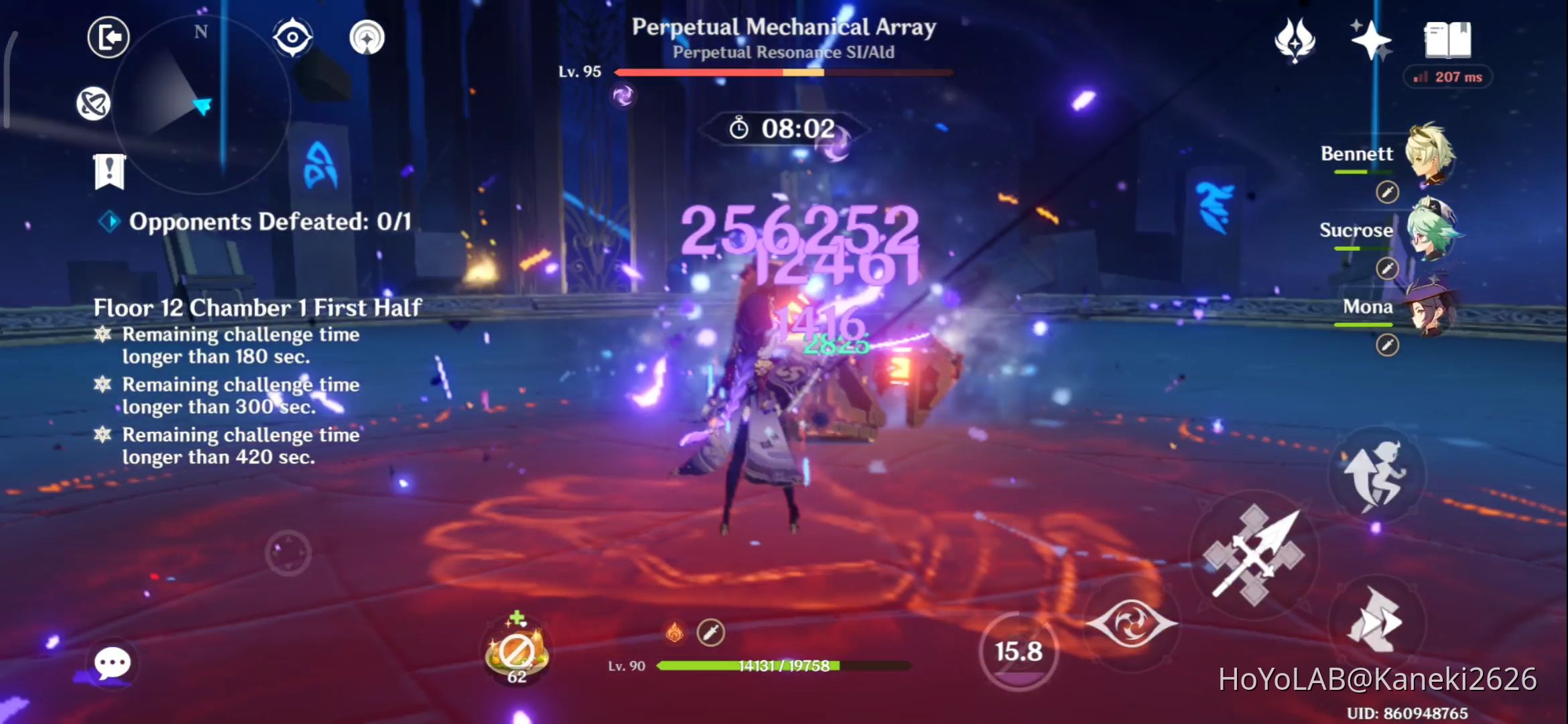Open the chat bubble icon
The height and width of the screenshot is (724, 1568).
point(113,662)
